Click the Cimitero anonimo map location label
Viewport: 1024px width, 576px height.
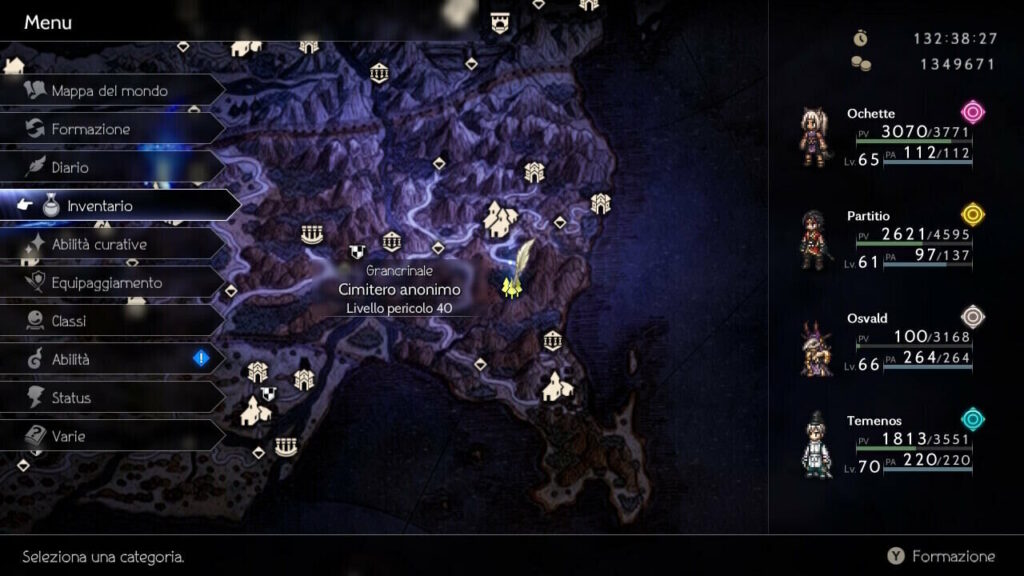click(399, 289)
